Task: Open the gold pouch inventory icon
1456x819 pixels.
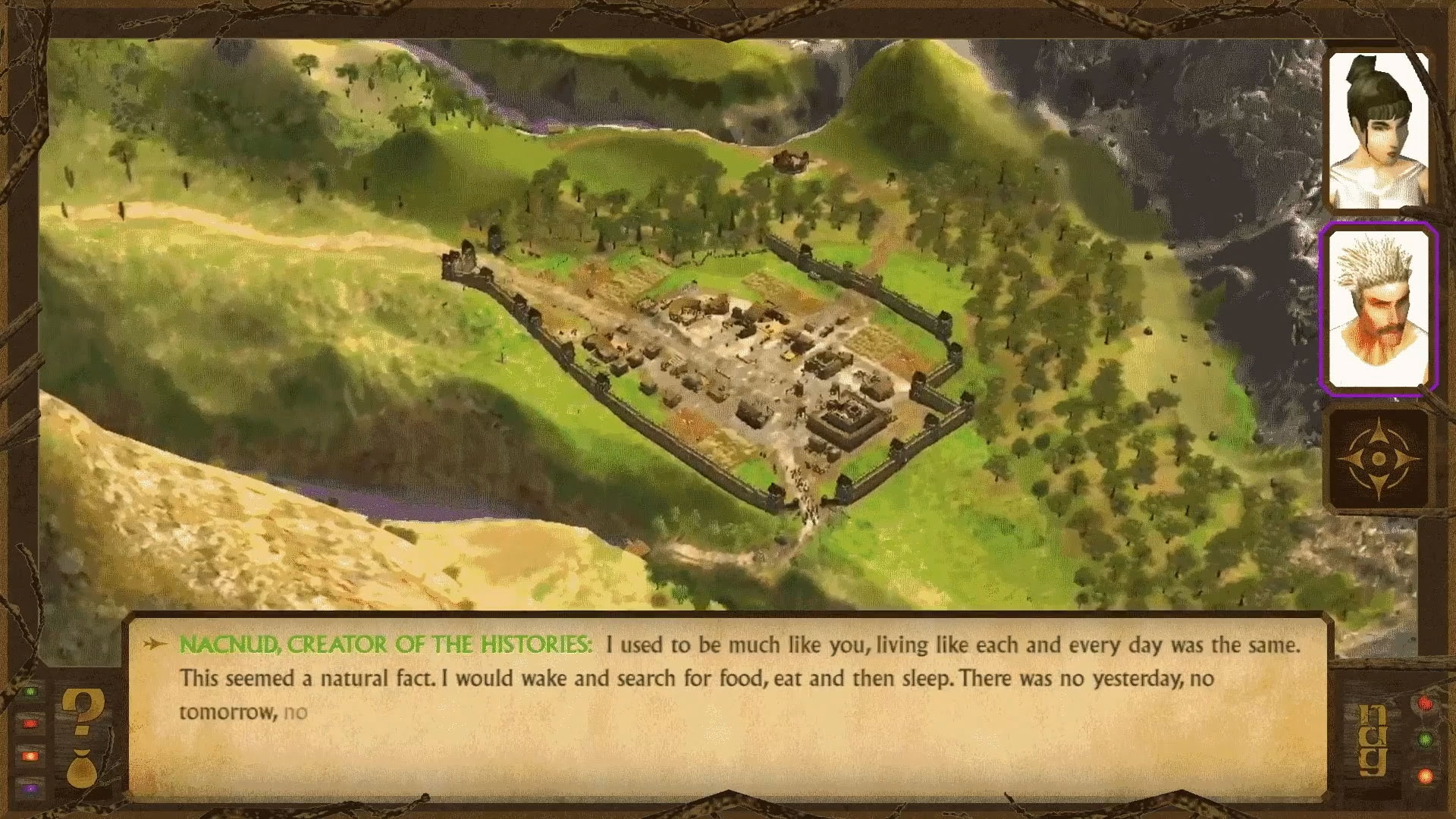Action: [x=80, y=770]
